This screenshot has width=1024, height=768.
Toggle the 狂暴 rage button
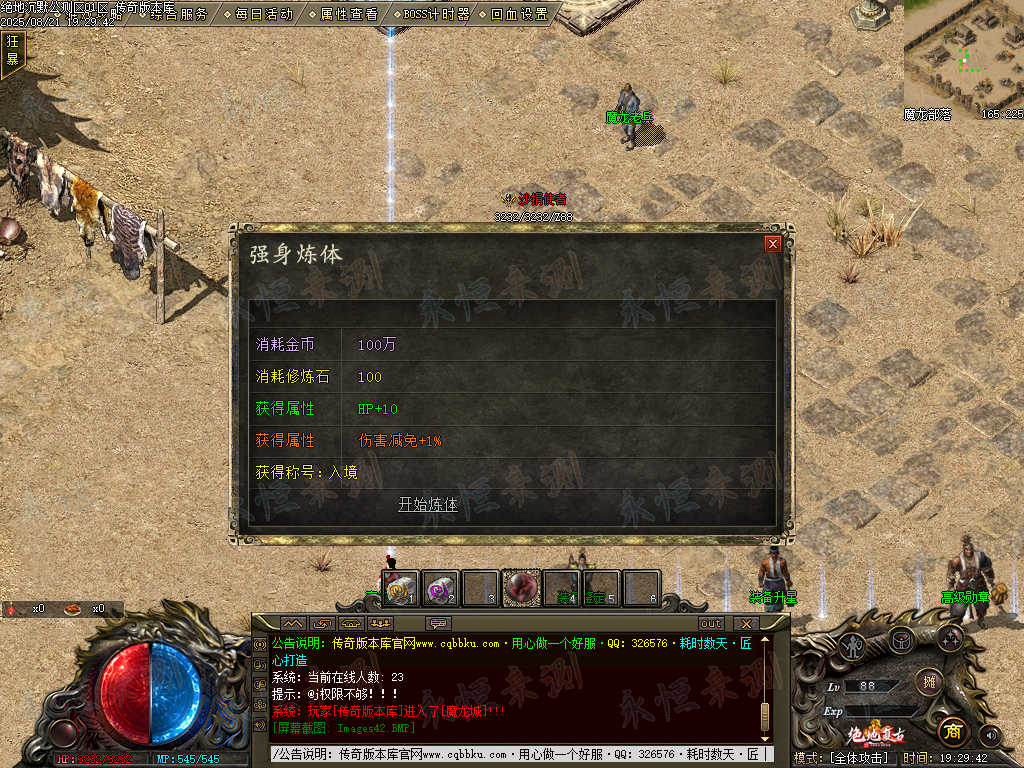click(x=12, y=50)
